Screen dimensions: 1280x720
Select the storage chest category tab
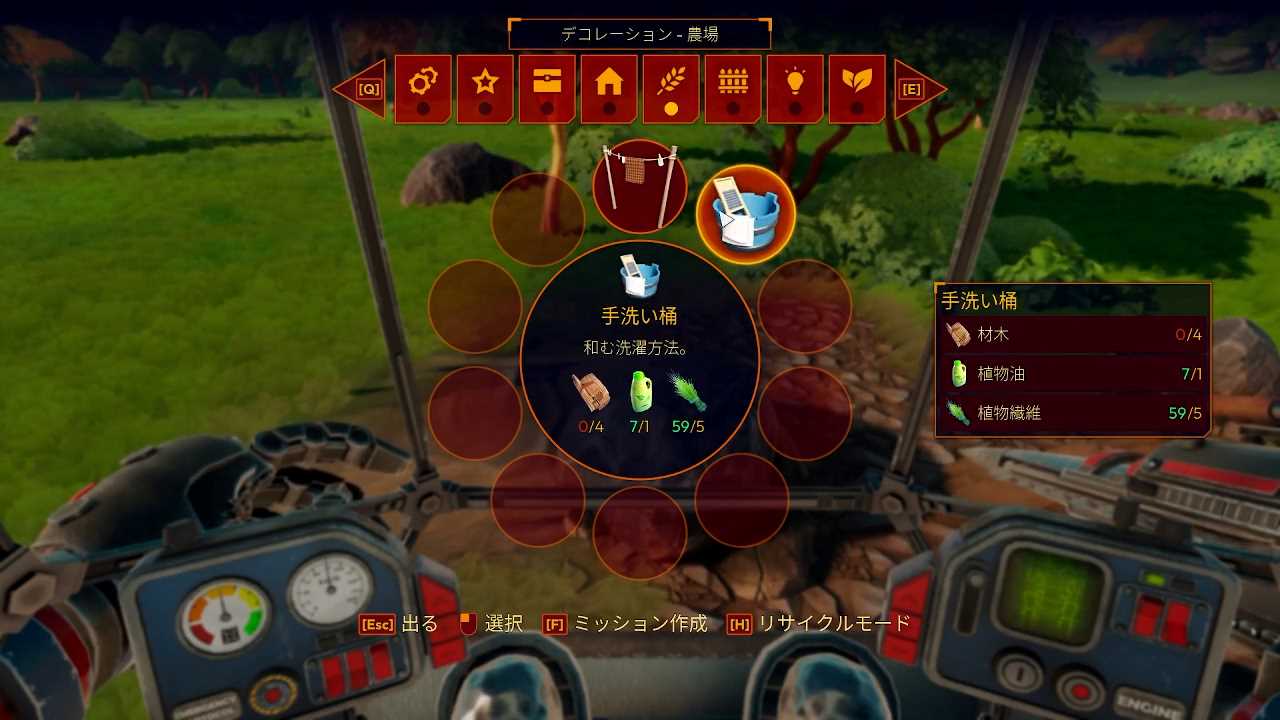pos(547,88)
